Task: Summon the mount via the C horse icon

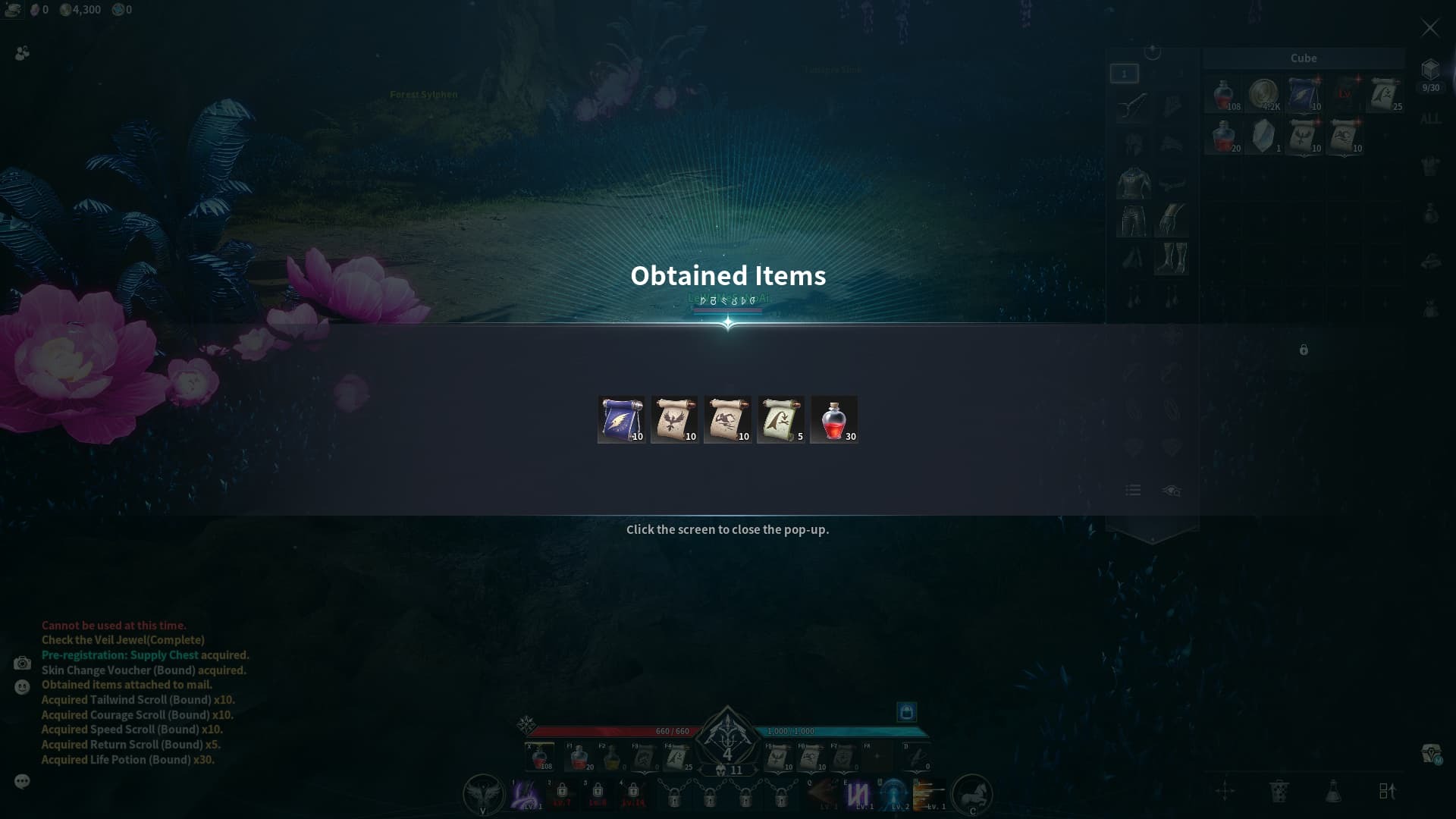Action: 973,795
